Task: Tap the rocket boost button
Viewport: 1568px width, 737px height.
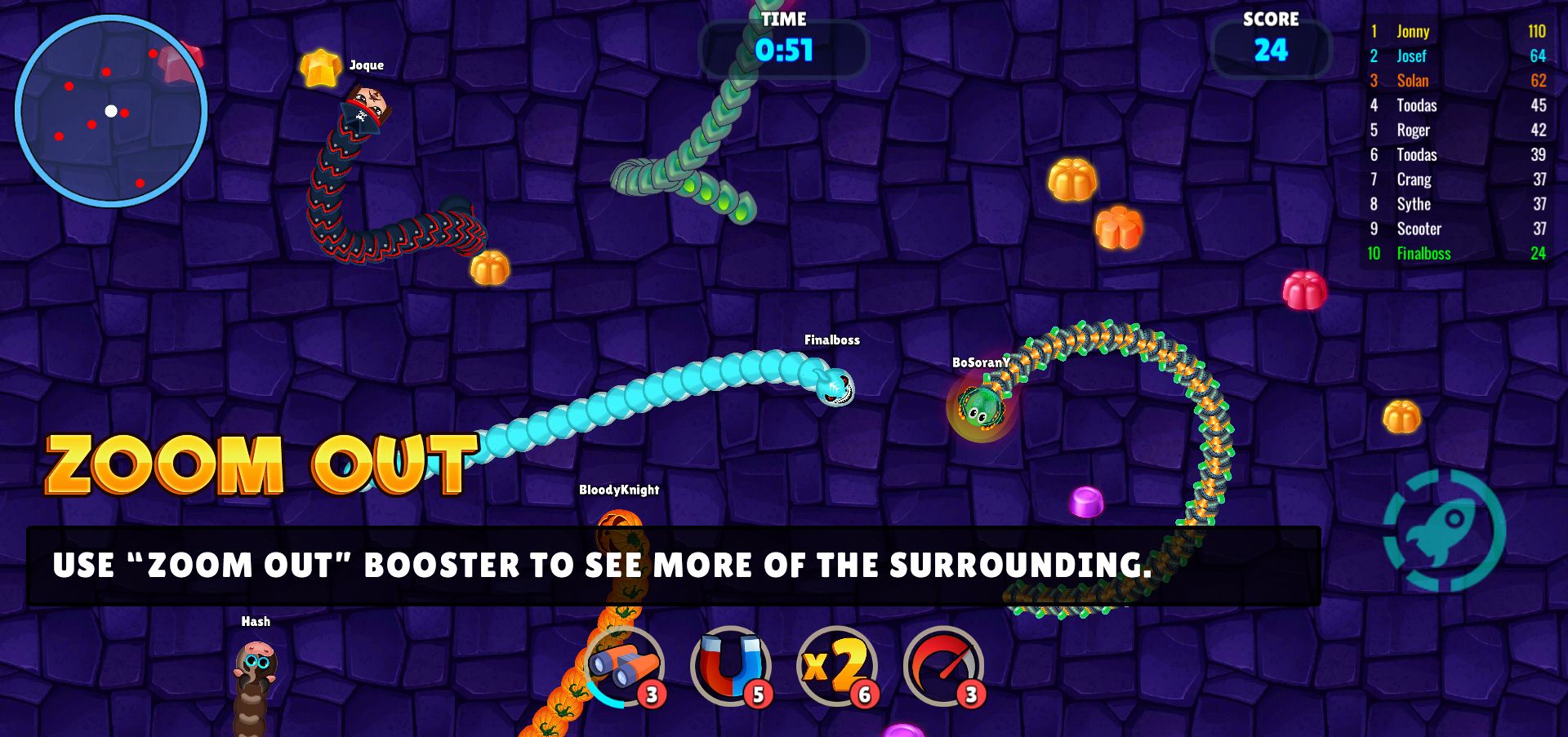Action: (x=1444, y=531)
